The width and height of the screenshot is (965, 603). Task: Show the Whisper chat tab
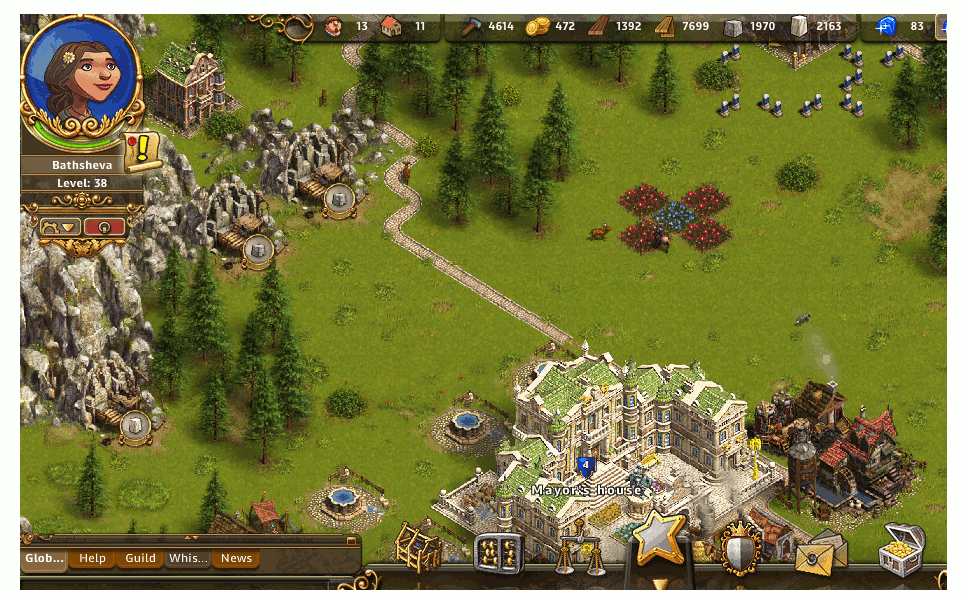pos(188,558)
